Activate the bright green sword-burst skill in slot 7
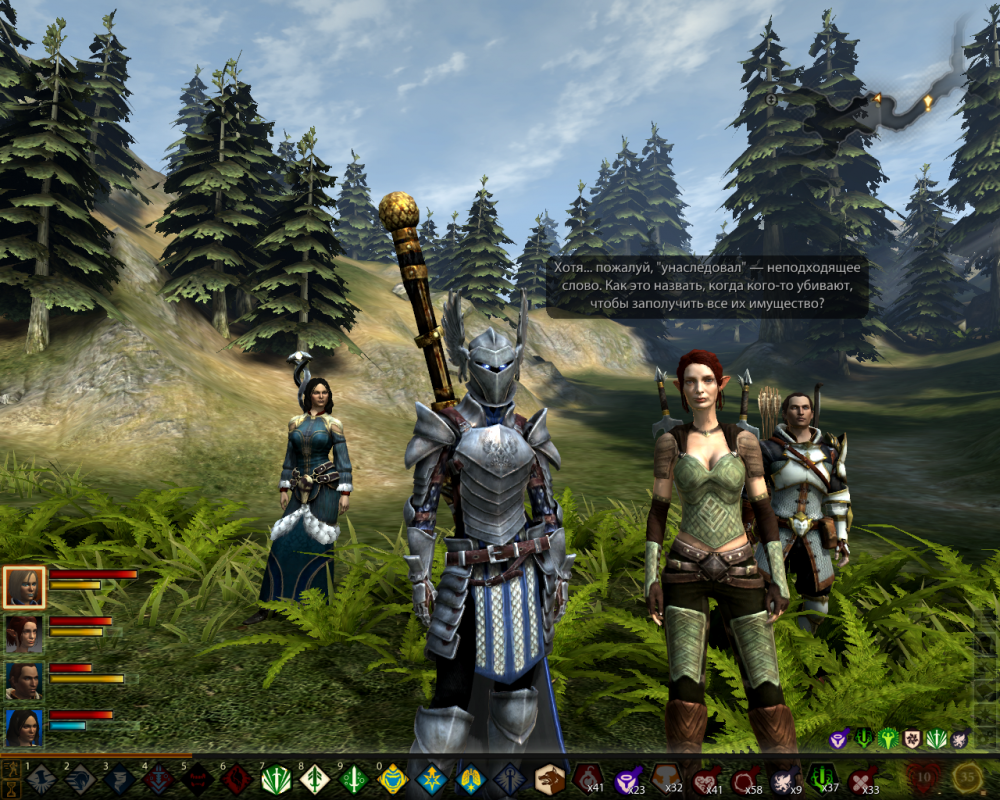1000x800 pixels. tap(275, 779)
